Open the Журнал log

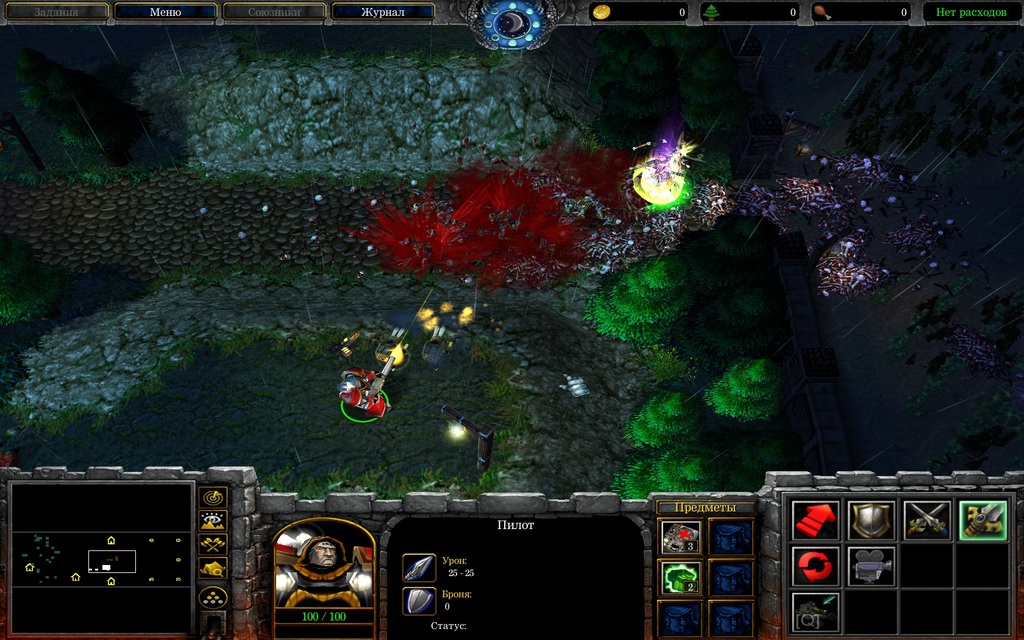[382, 12]
